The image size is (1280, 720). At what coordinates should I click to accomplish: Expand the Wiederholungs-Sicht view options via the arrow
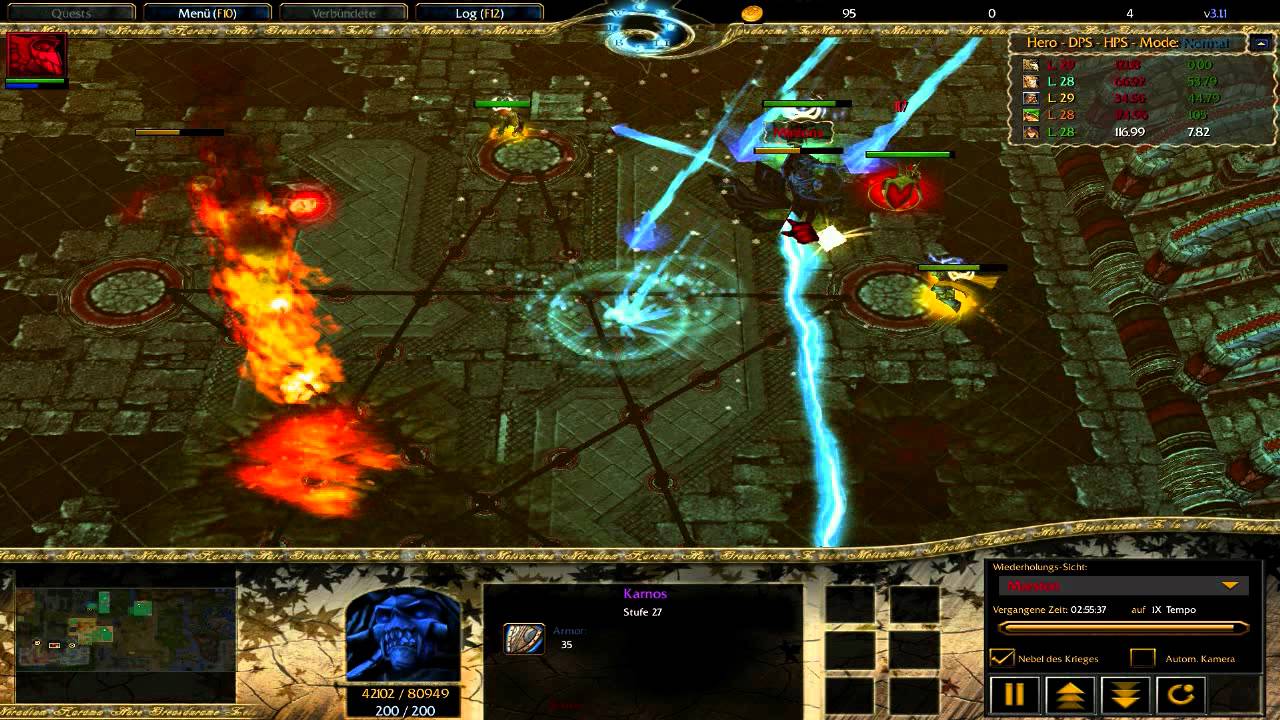click(1229, 585)
